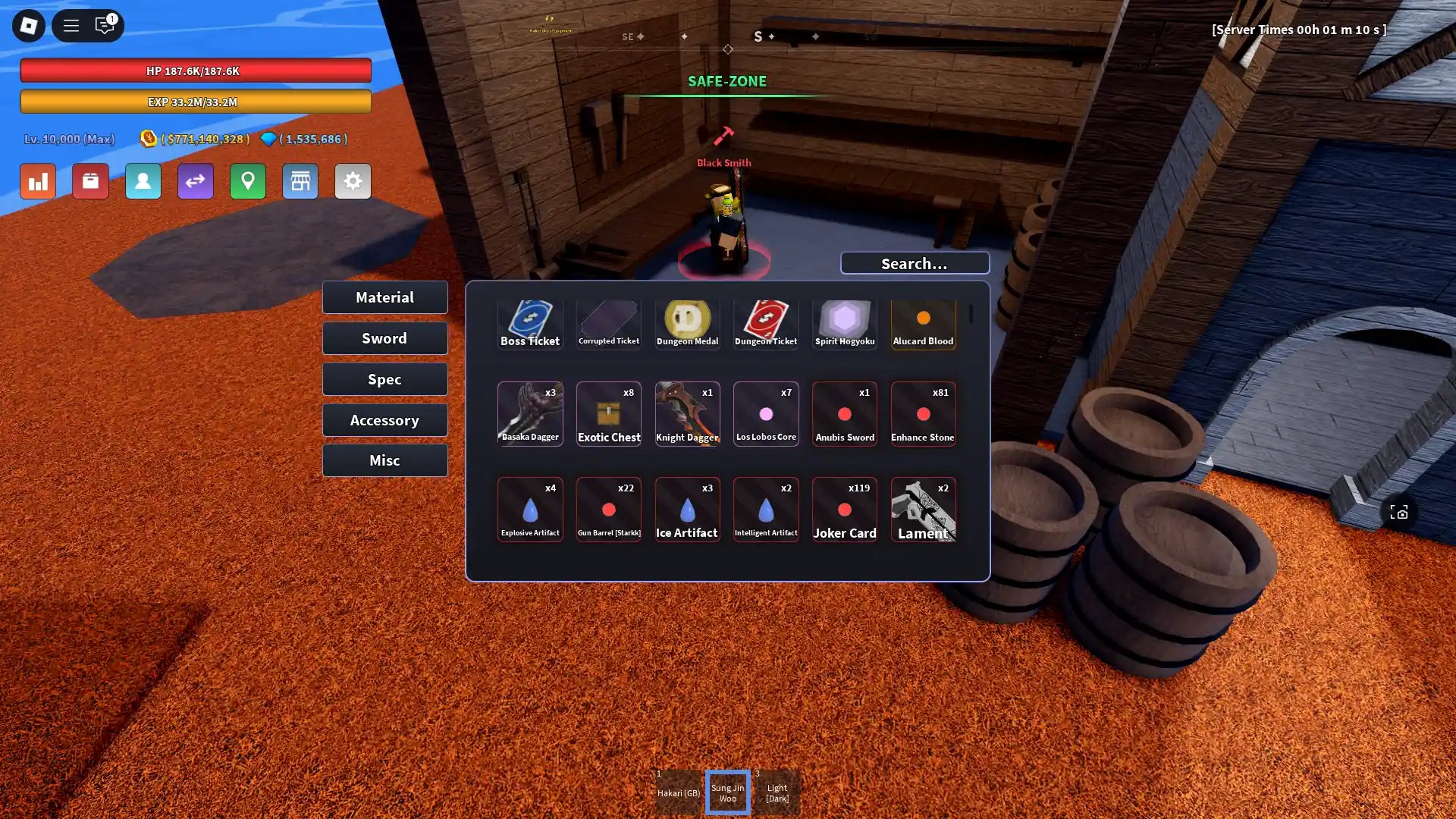Switch to the Sword category
1456x819 pixels.
[384, 338]
